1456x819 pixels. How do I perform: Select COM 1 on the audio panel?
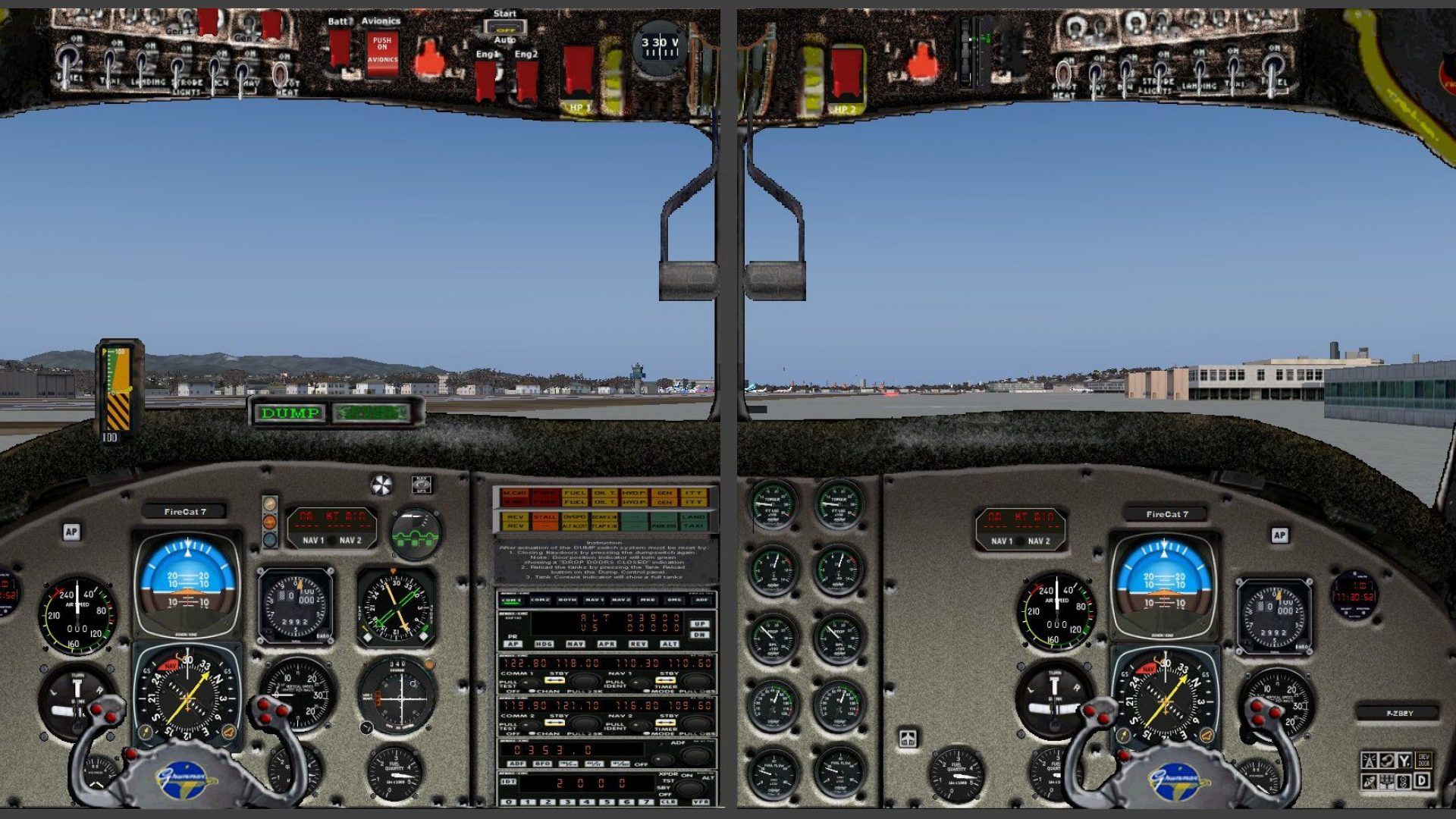pyautogui.click(x=511, y=600)
